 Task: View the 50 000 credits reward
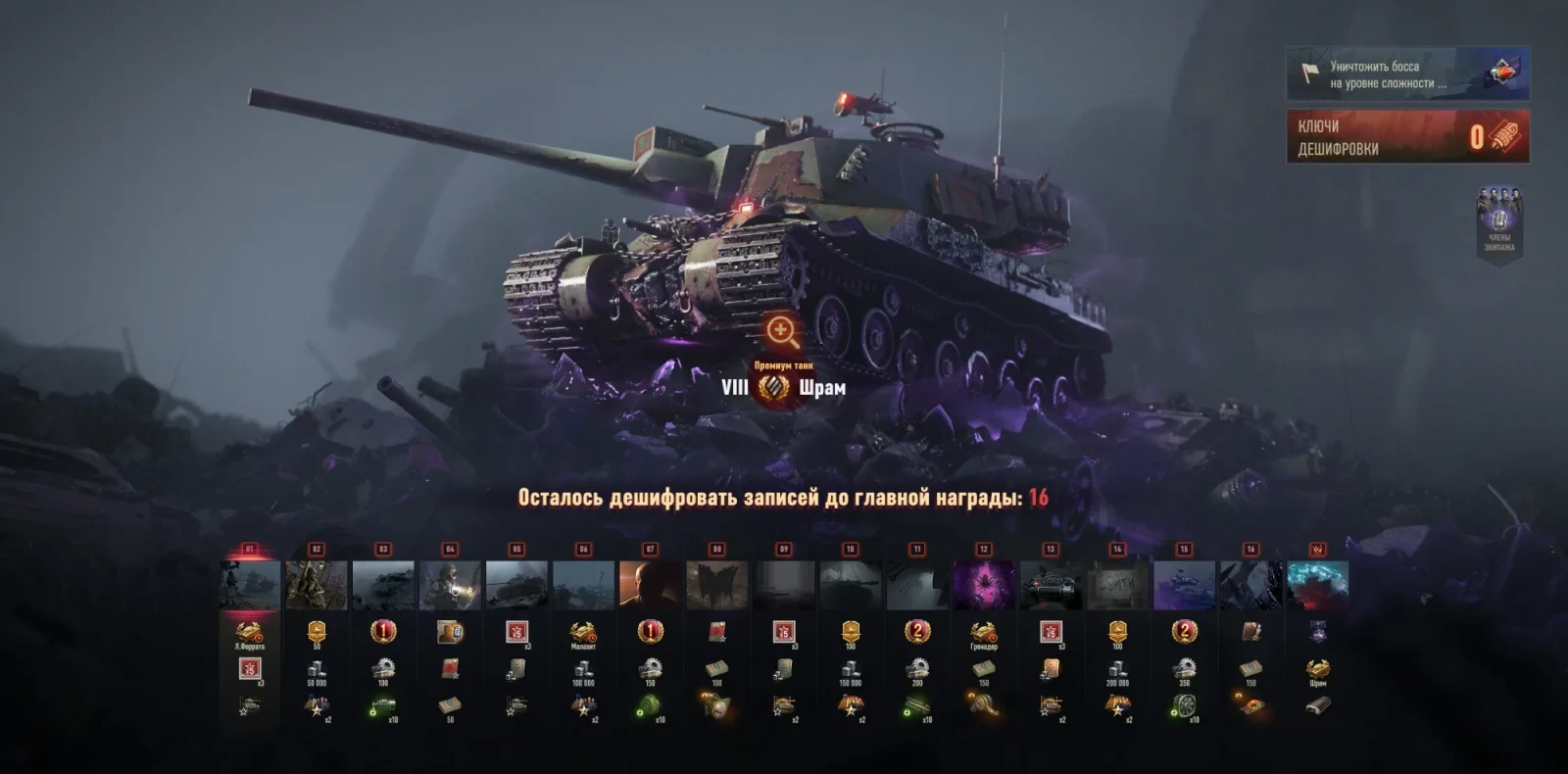(317, 671)
